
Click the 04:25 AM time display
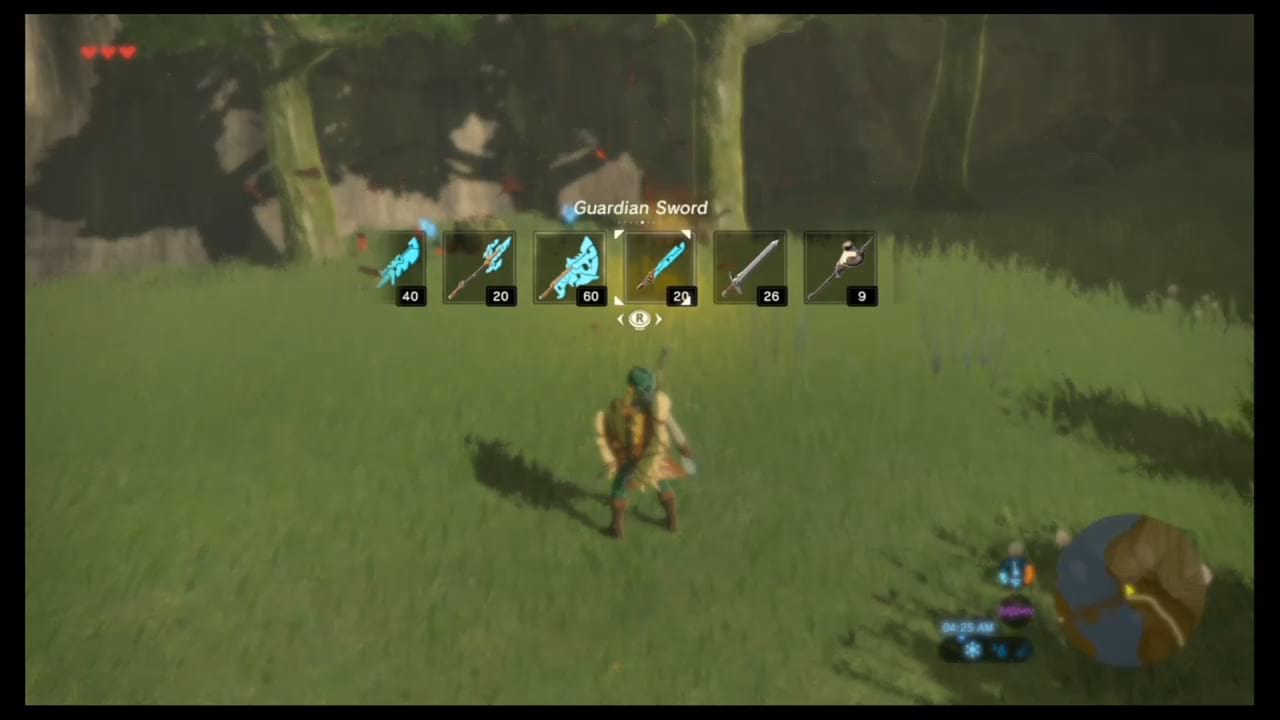tap(967, 627)
